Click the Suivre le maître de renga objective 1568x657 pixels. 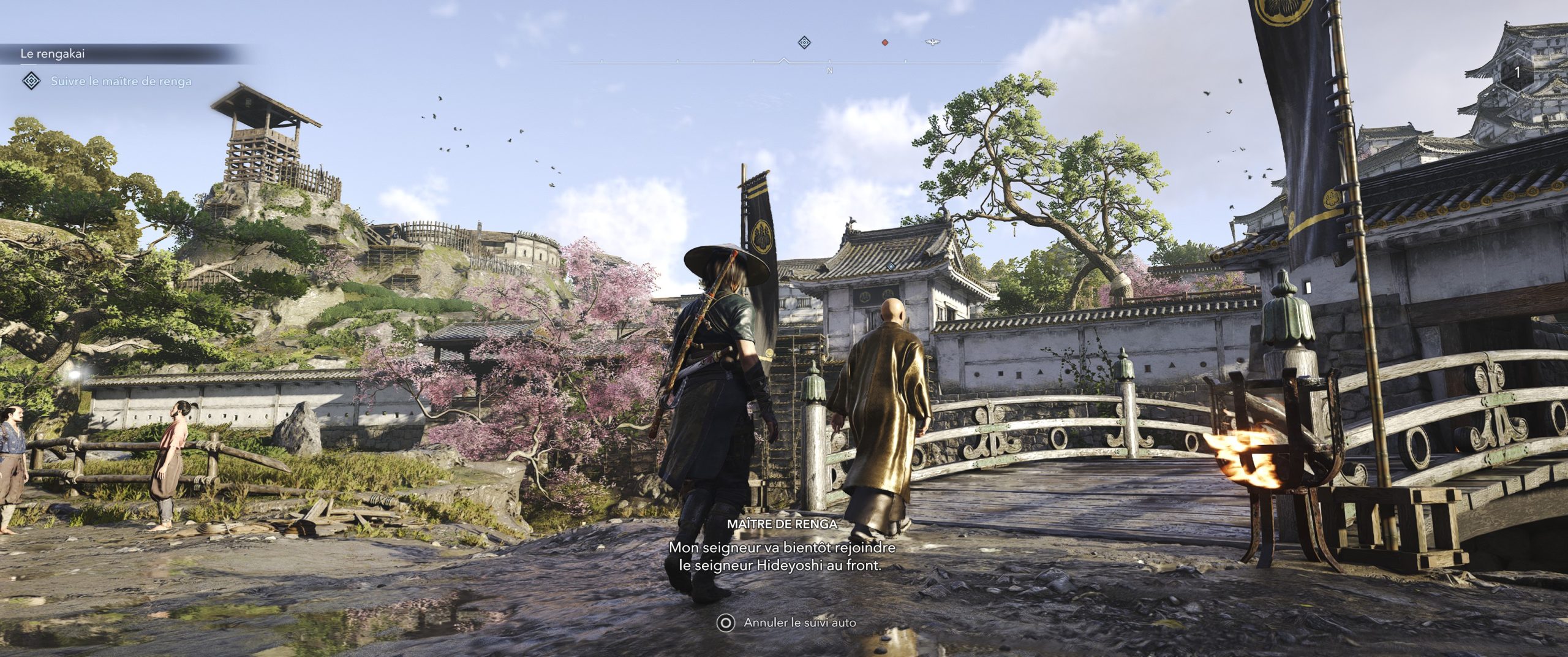coord(121,81)
